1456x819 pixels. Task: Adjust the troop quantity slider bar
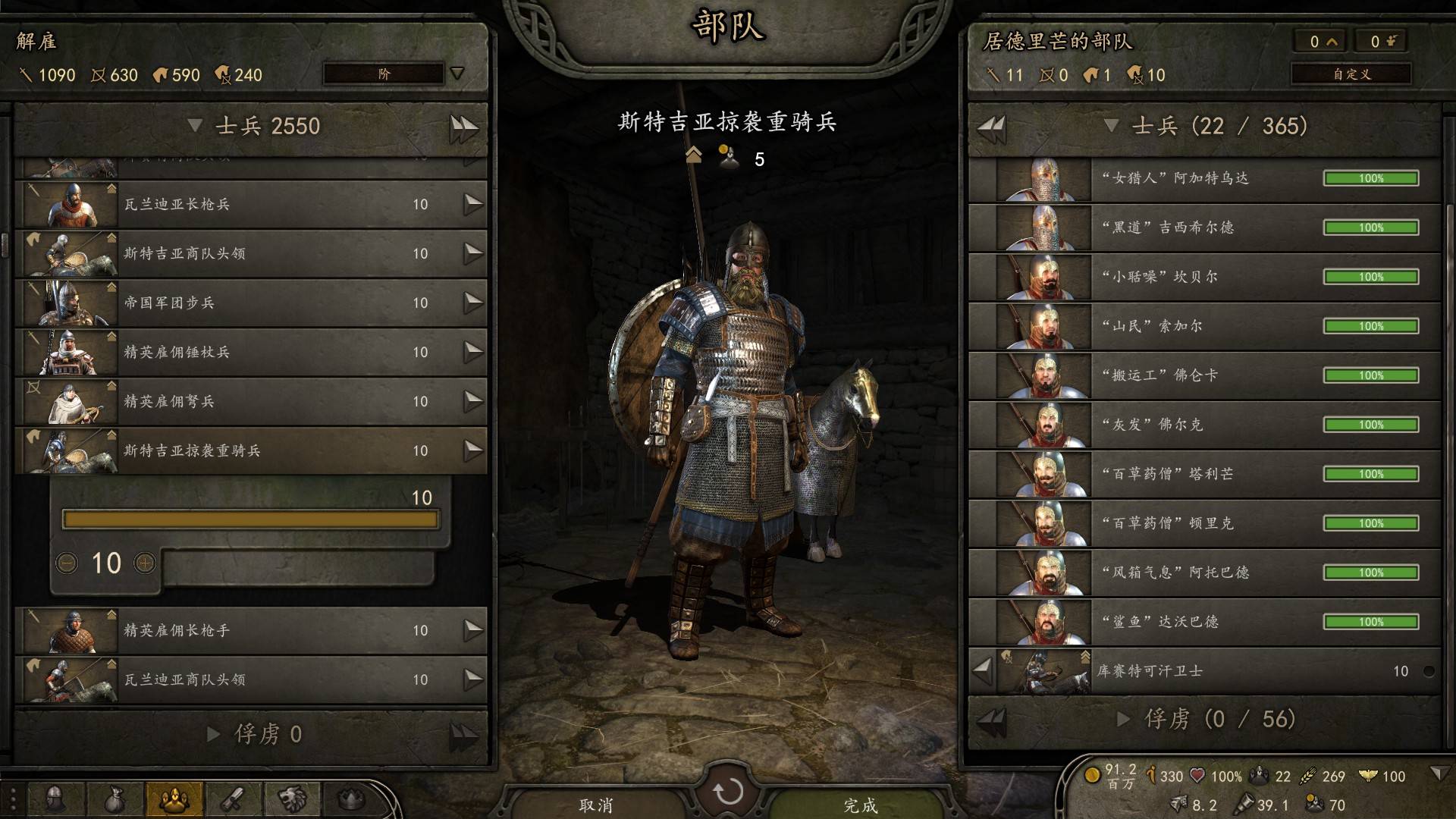click(x=250, y=519)
